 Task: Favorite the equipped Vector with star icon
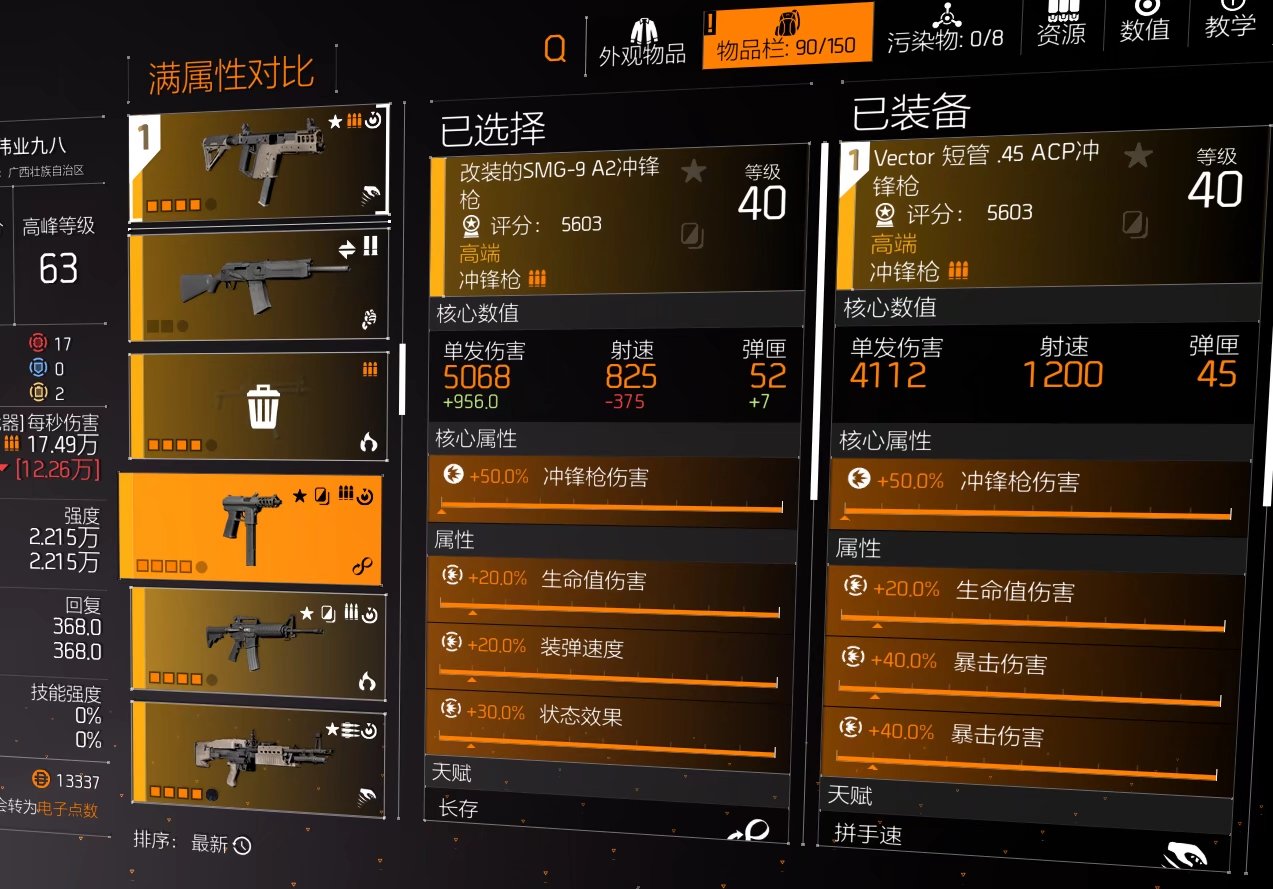click(x=1136, y=155)
